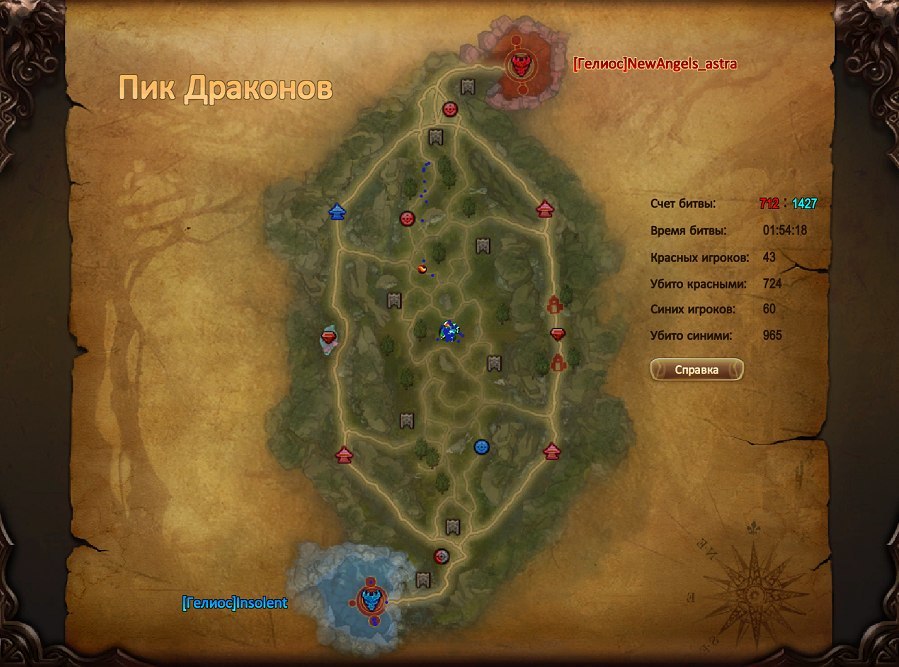Select the red dragon base emblem

[x=520, y=66]
